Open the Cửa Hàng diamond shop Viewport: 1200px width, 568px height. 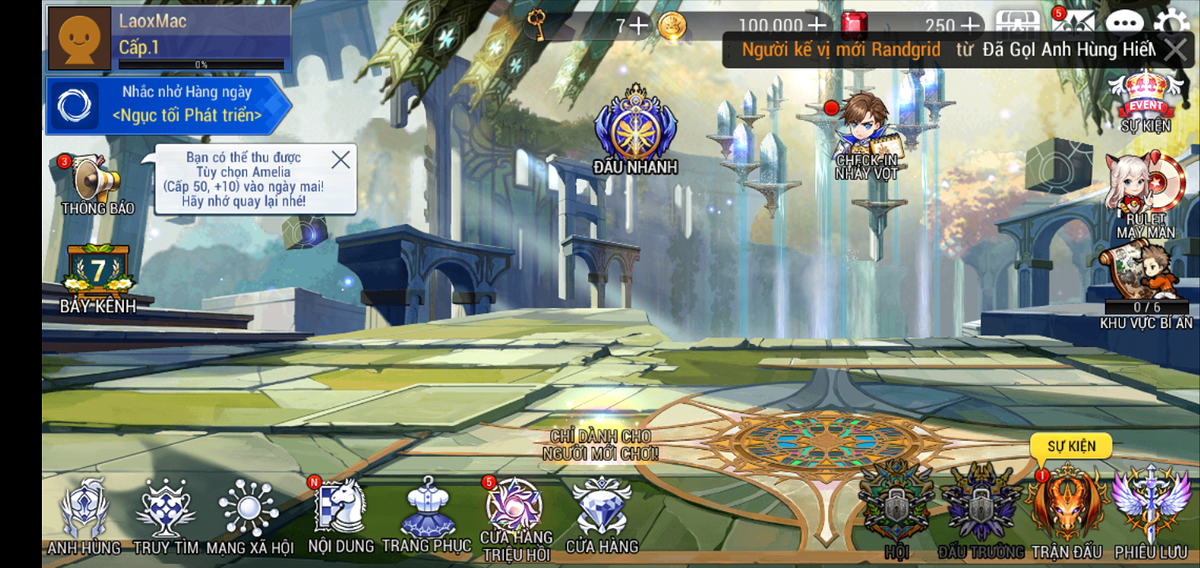click(602, 510)
